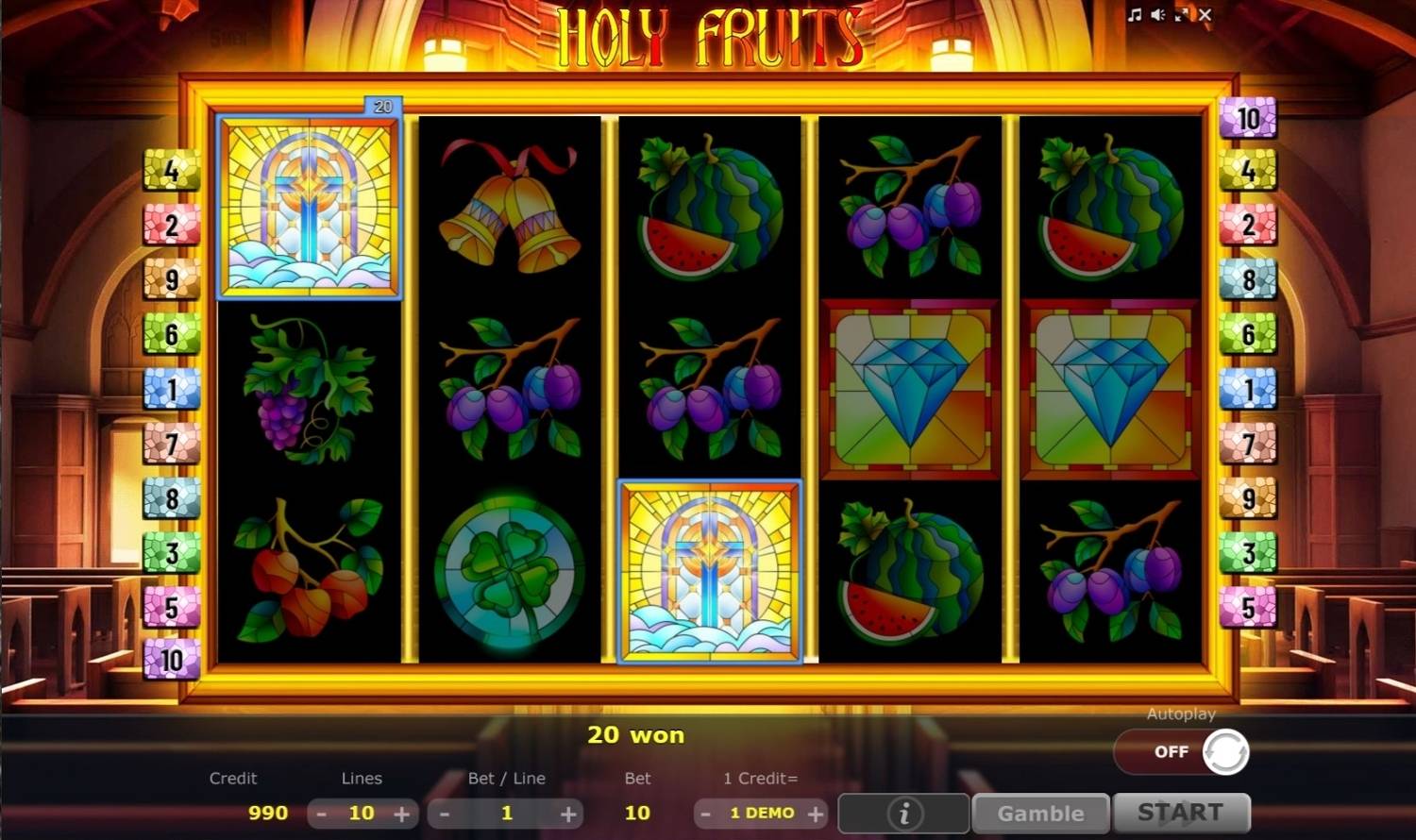Image resolution: width=1416 pixels, height=840 pixels.
Task: Increase credit value next to 1 DEMO
Action: click(817, 813)
